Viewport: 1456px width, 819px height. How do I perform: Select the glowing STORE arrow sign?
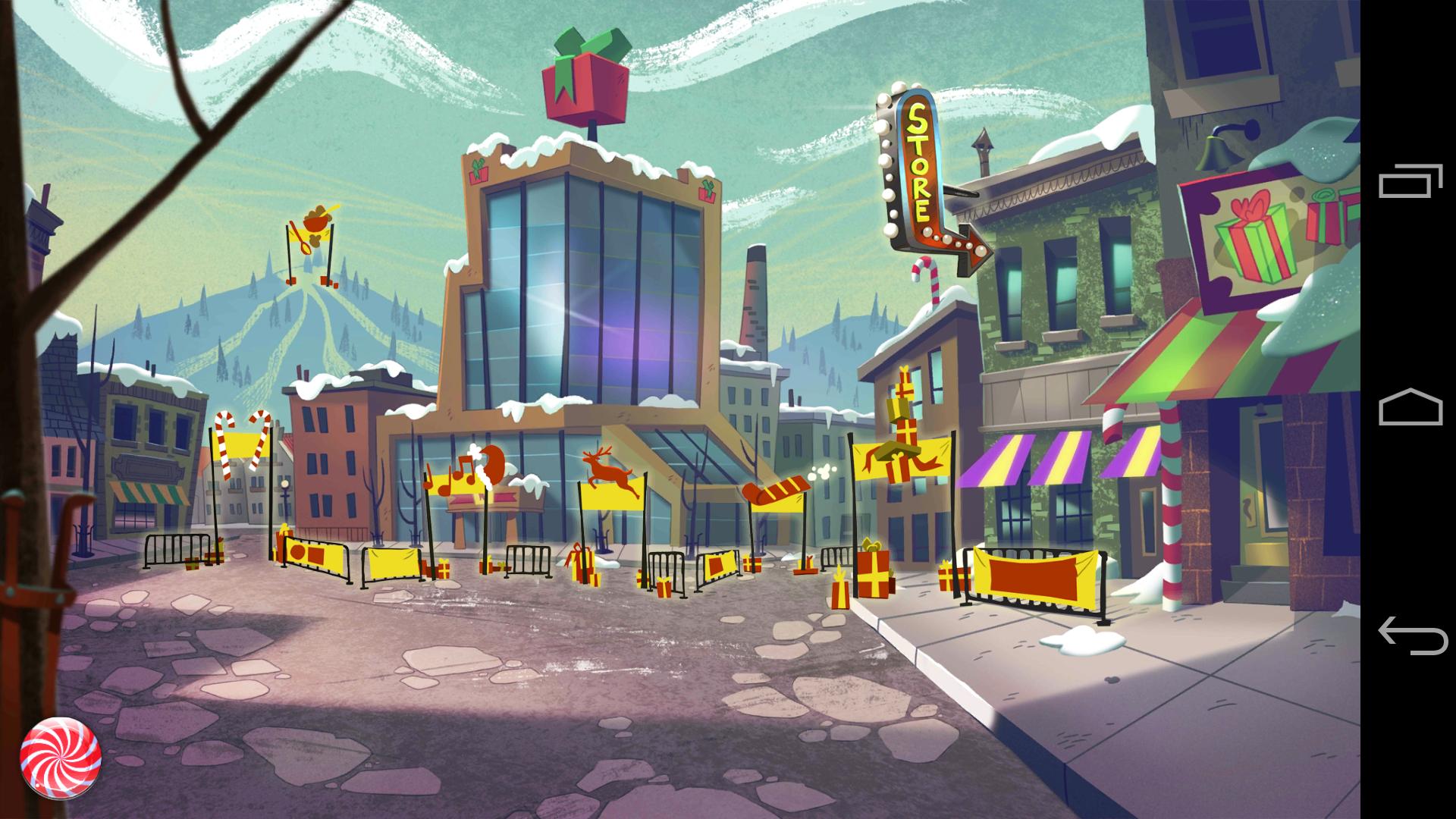(x=919, y=167)
